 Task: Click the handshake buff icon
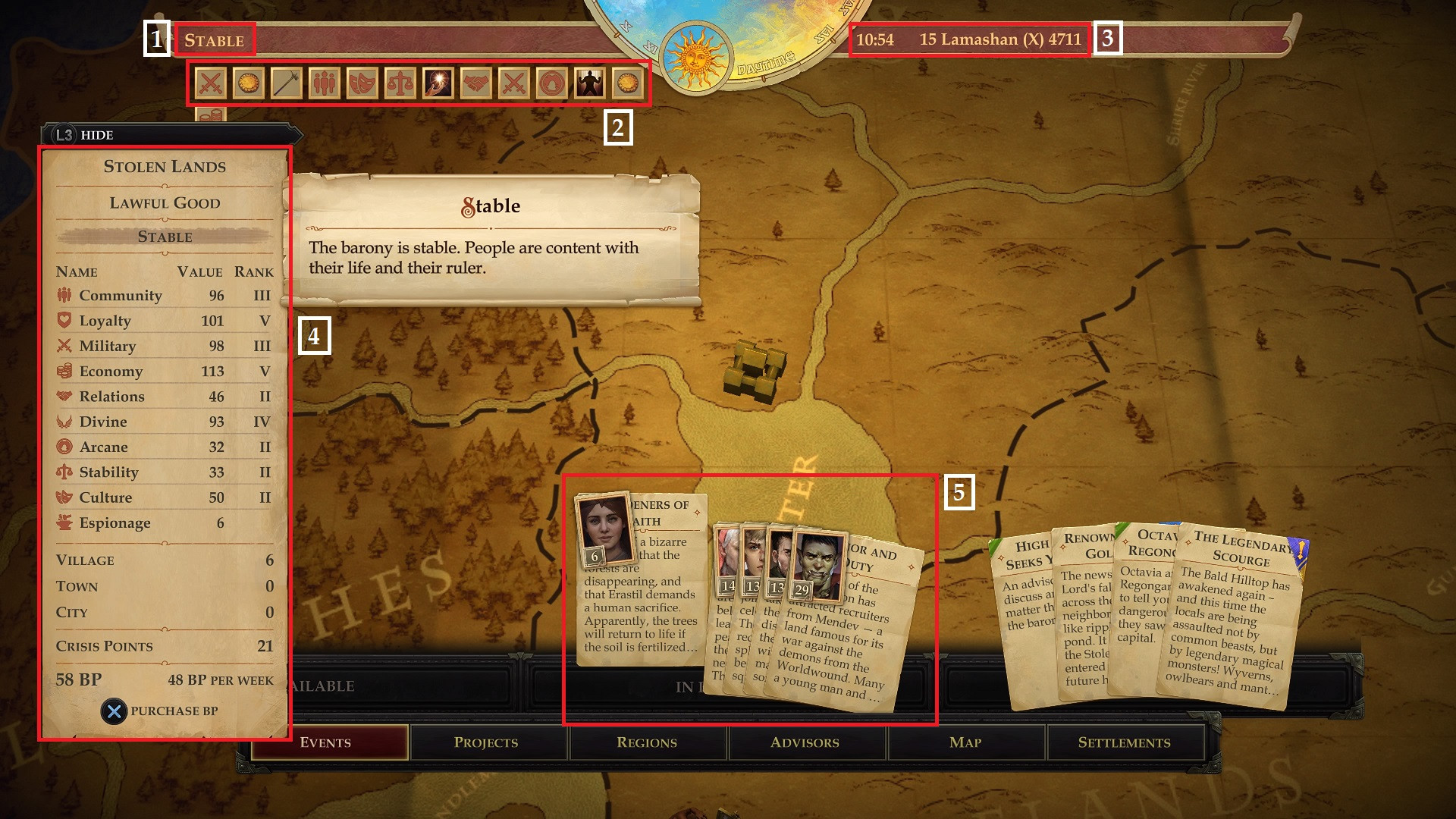point(476,83)
